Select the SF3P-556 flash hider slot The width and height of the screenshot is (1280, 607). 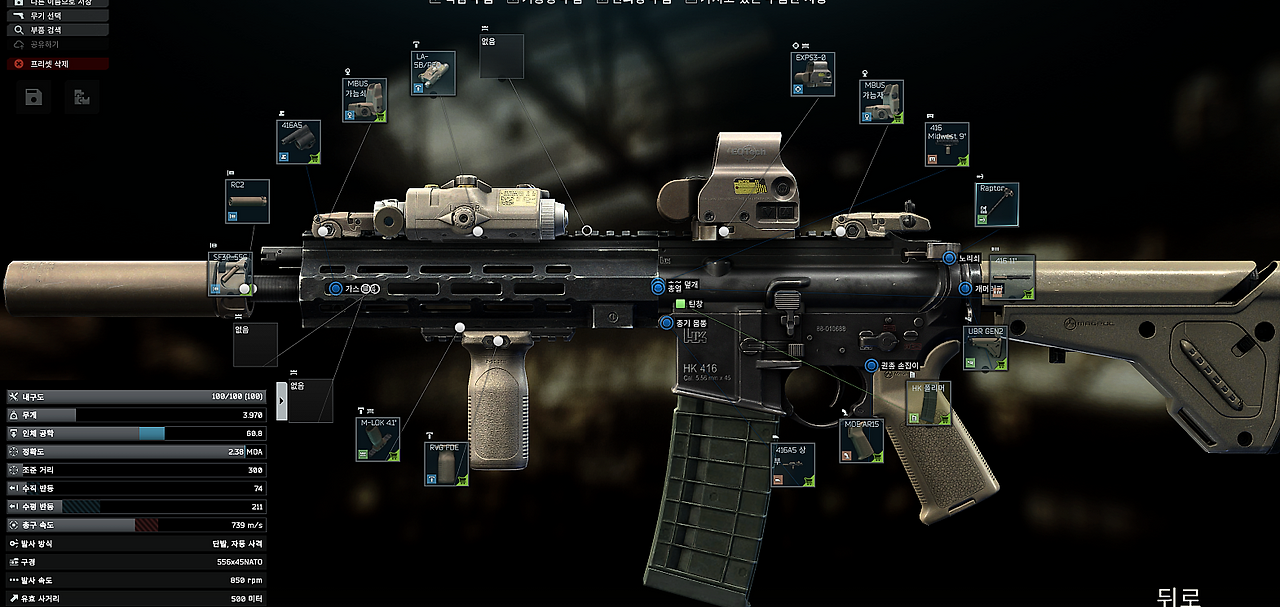coord(227,274)
